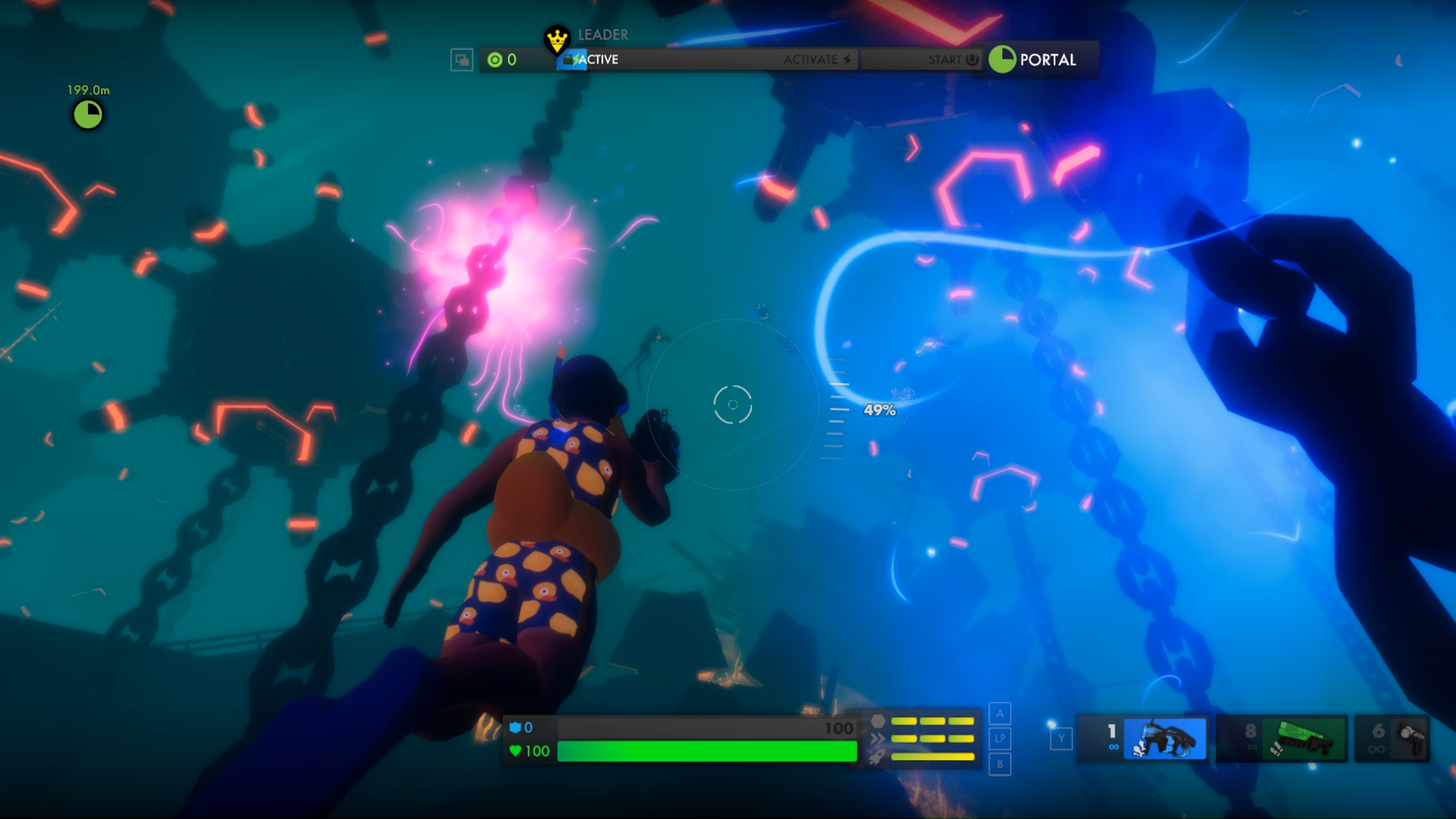Select the Start stage on objective bar
The height and width of the screenshot is (819, 1456).
point(952,59)
